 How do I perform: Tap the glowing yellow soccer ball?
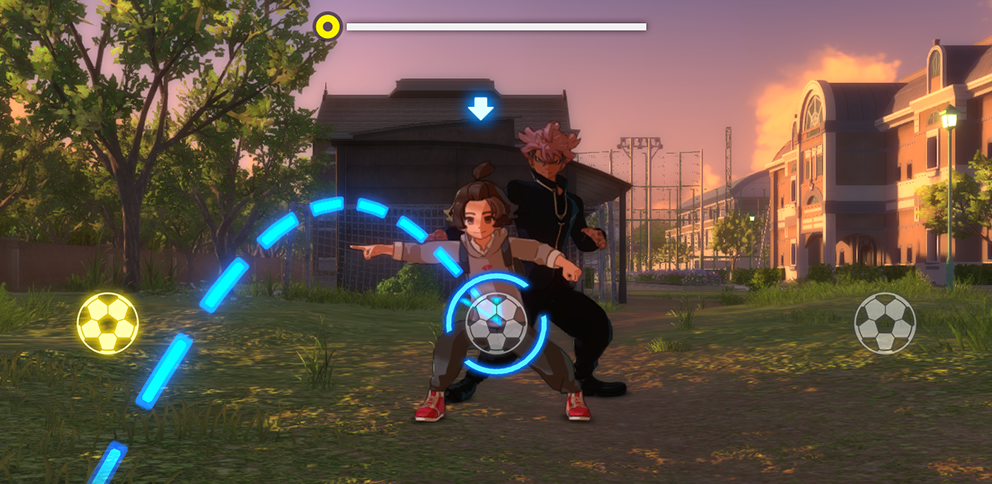(108, 323)
